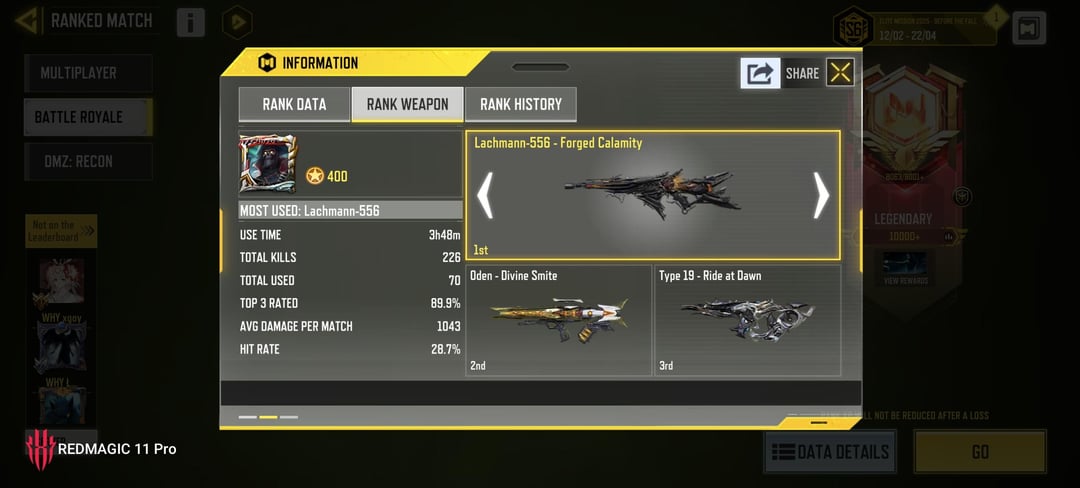1080x488 pixels.
Task: Select the Lachmann-556 Forged Calamity card
Action: 652,195
